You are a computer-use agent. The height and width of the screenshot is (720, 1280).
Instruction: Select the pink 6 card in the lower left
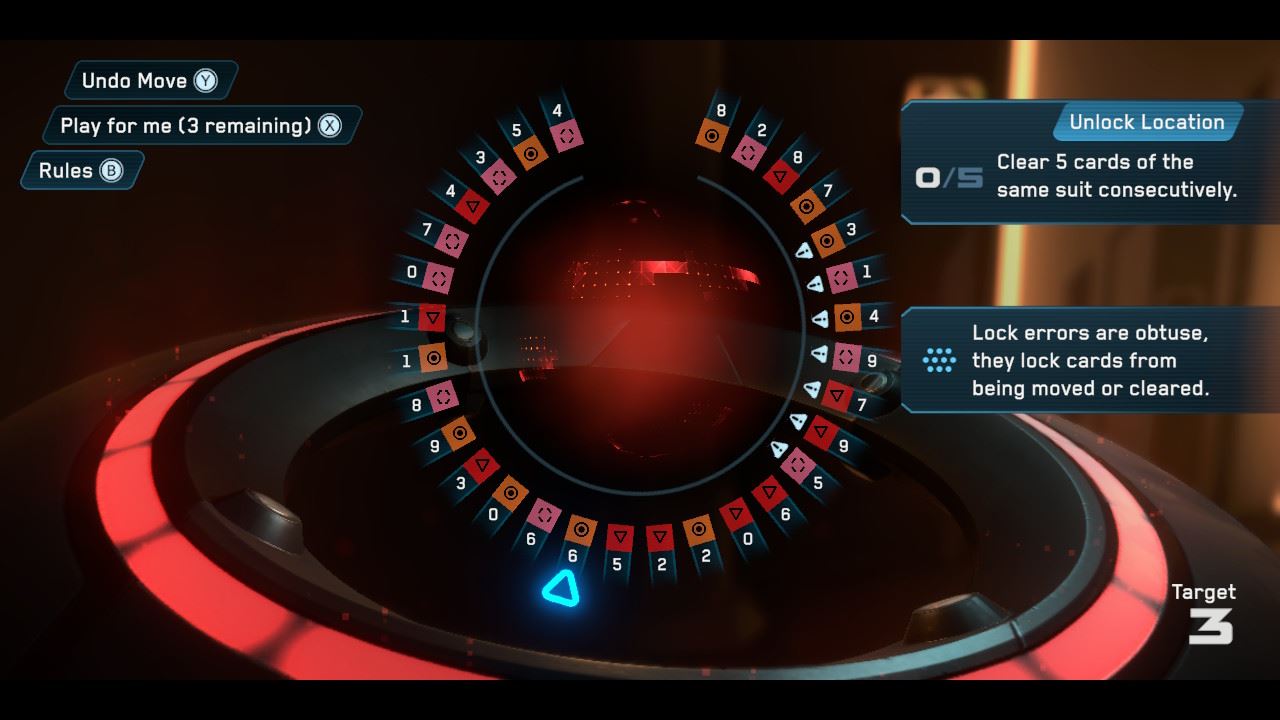click(545, 515)
